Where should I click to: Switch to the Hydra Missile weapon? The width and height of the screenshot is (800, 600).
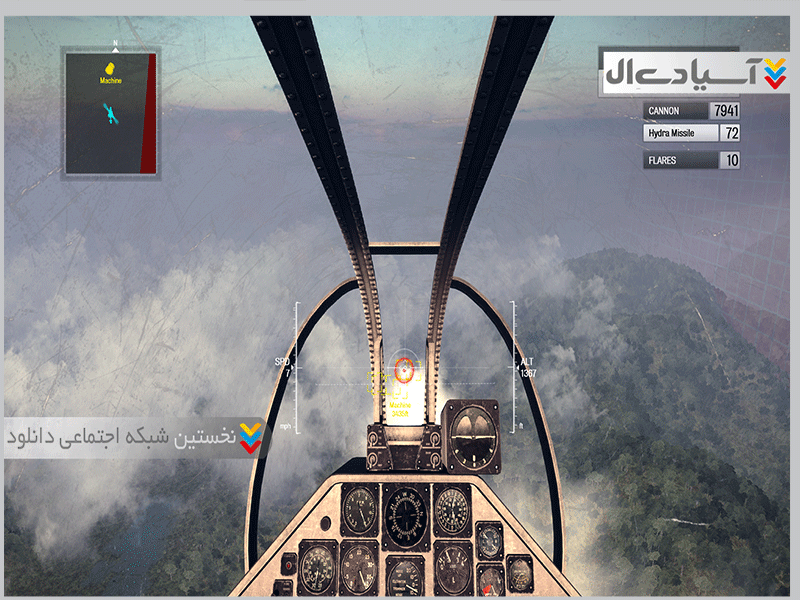coord(692,133)
